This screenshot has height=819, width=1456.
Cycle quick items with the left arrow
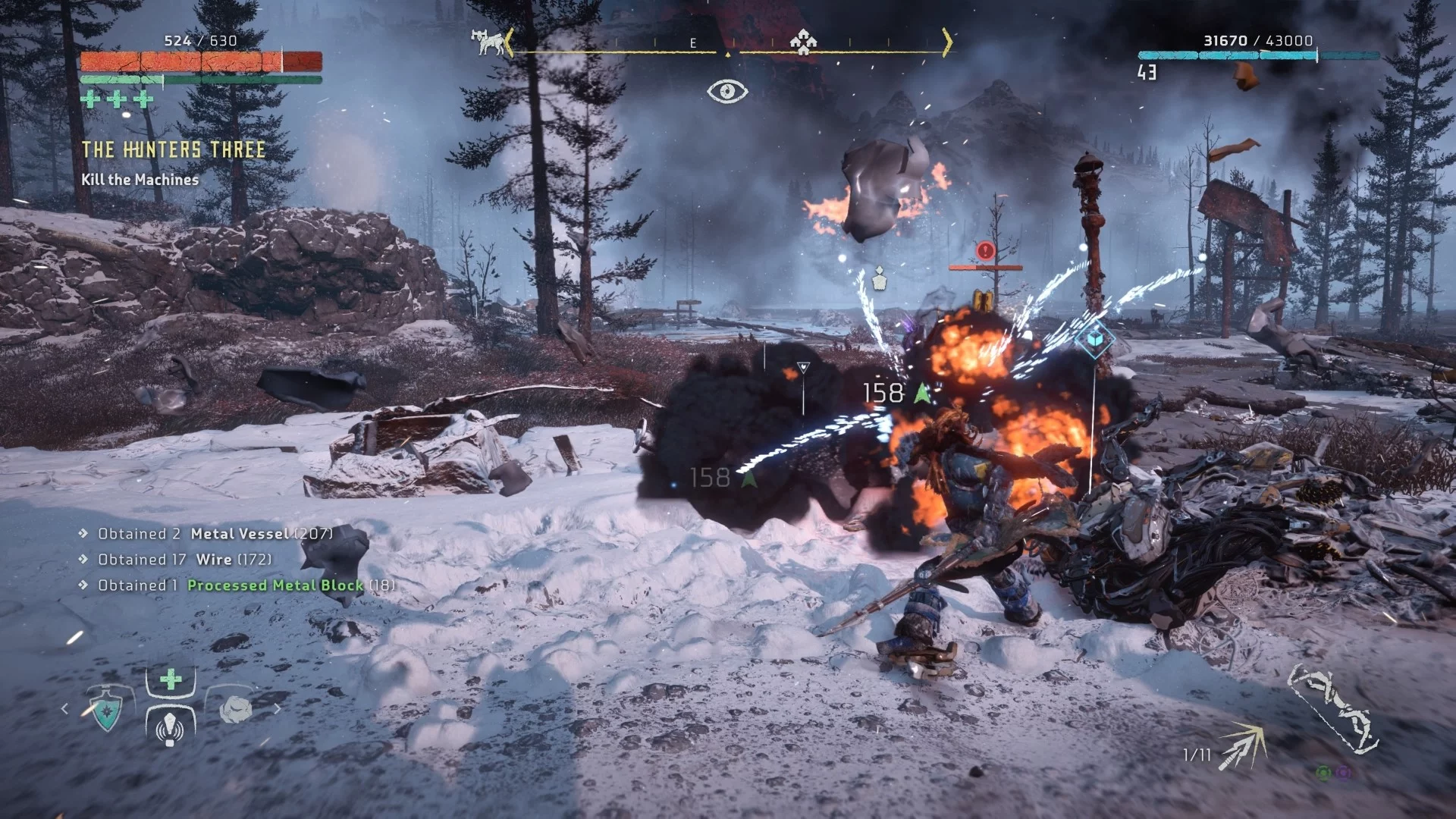[65, 709]
